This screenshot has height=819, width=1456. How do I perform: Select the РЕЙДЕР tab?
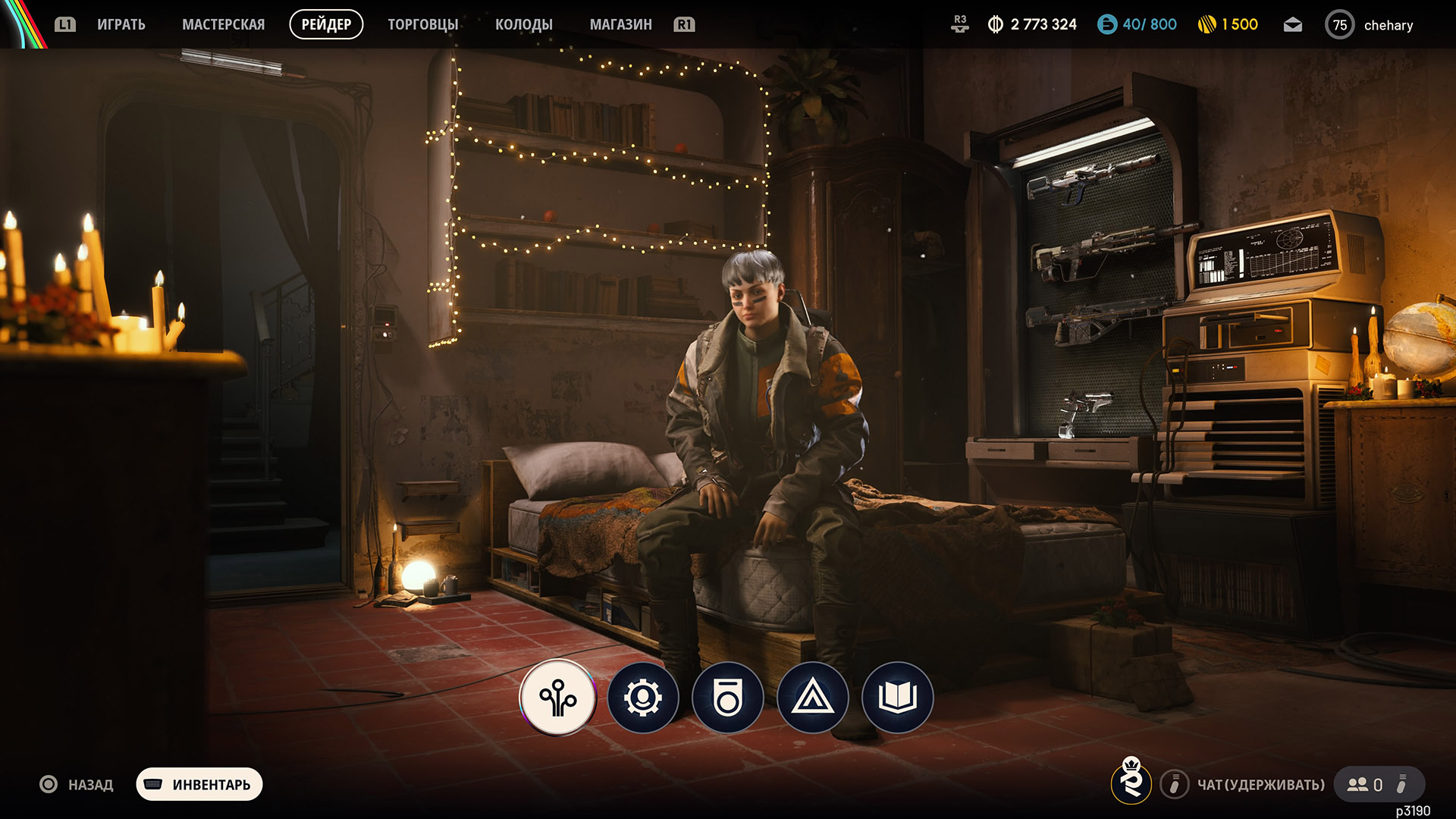(x=326, y=24)
